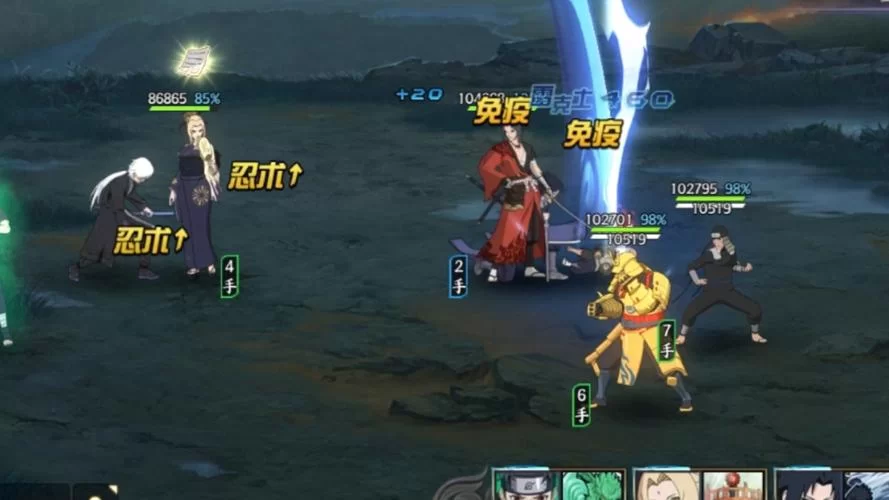Select the dark-haired Sasuke portrait
Screen dimensions: 889x500
pos(808,486)
